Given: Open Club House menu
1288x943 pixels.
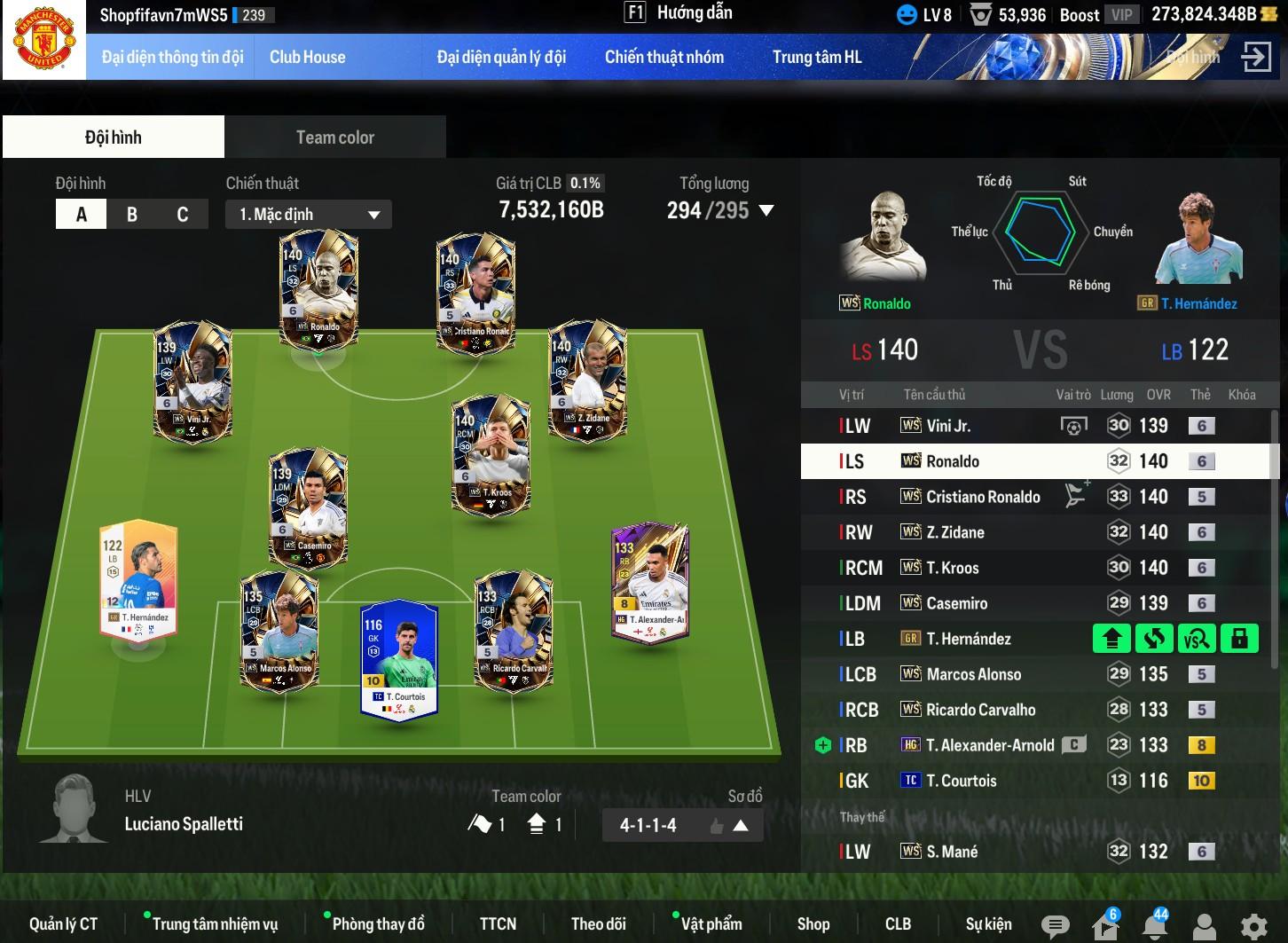Looking at the screenshot, I should pos(307,57).
